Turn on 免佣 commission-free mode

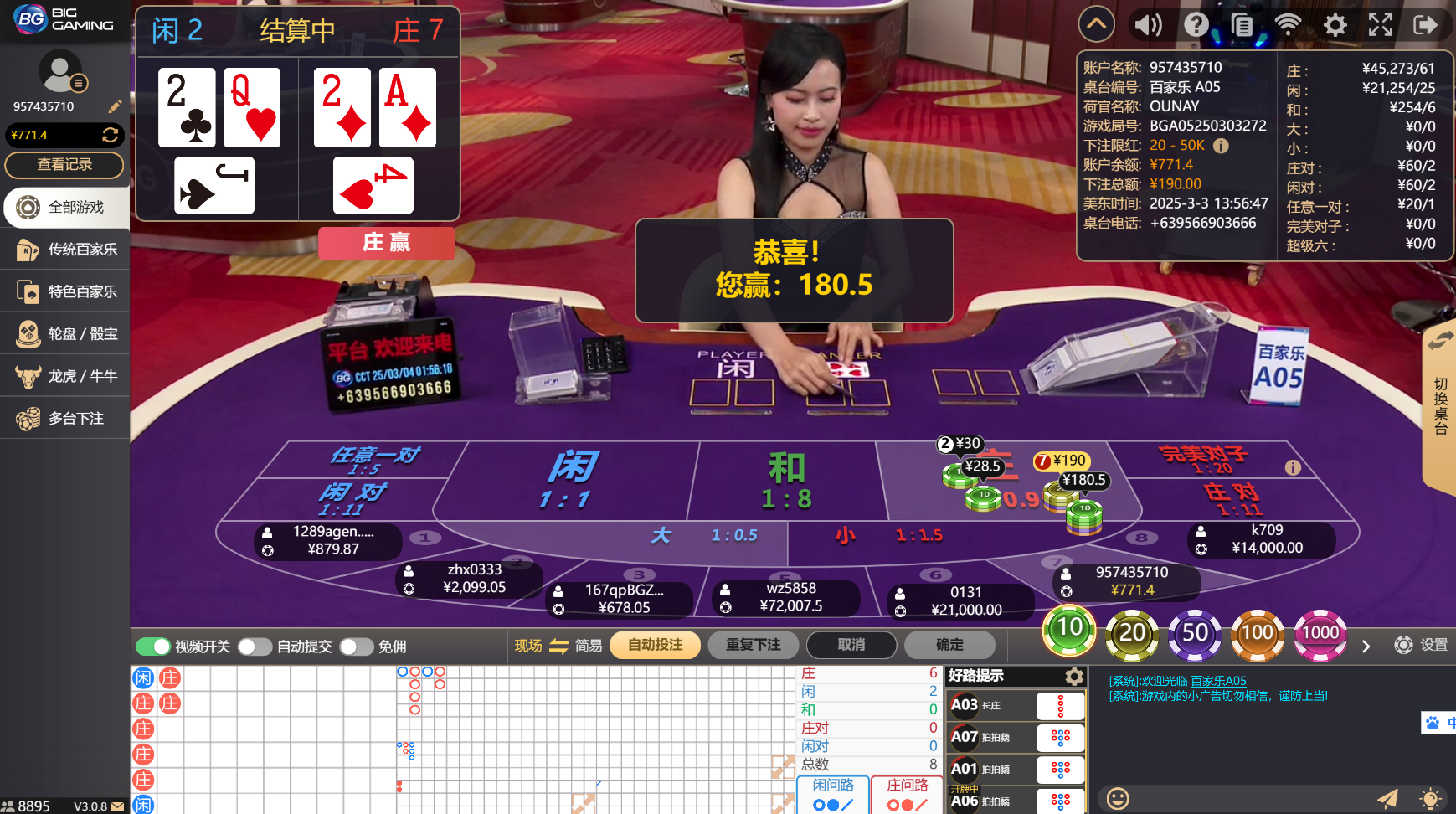click(x=357, y=647)
